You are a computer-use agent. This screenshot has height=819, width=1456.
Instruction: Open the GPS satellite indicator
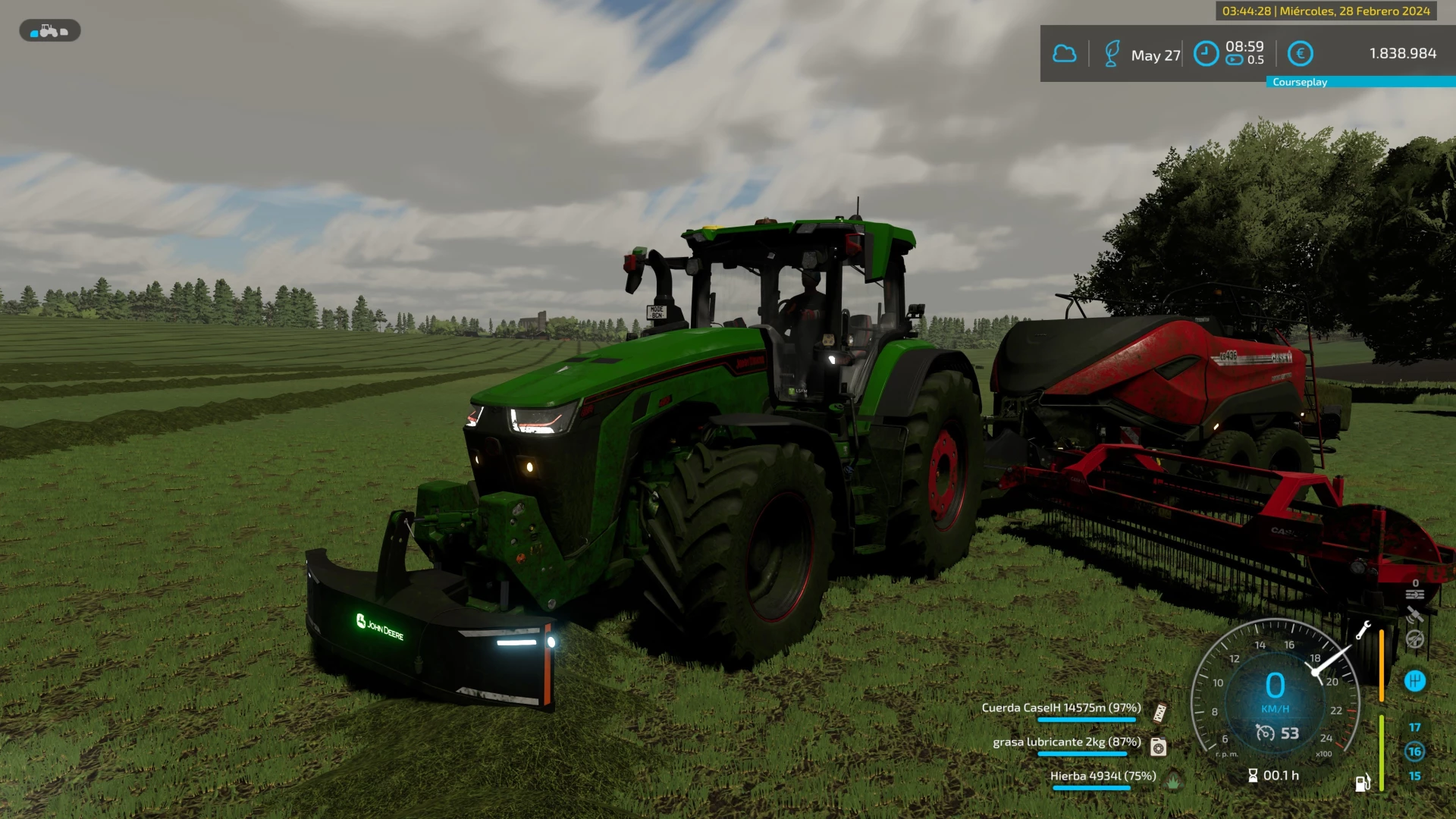click(x=1415, y=614)
